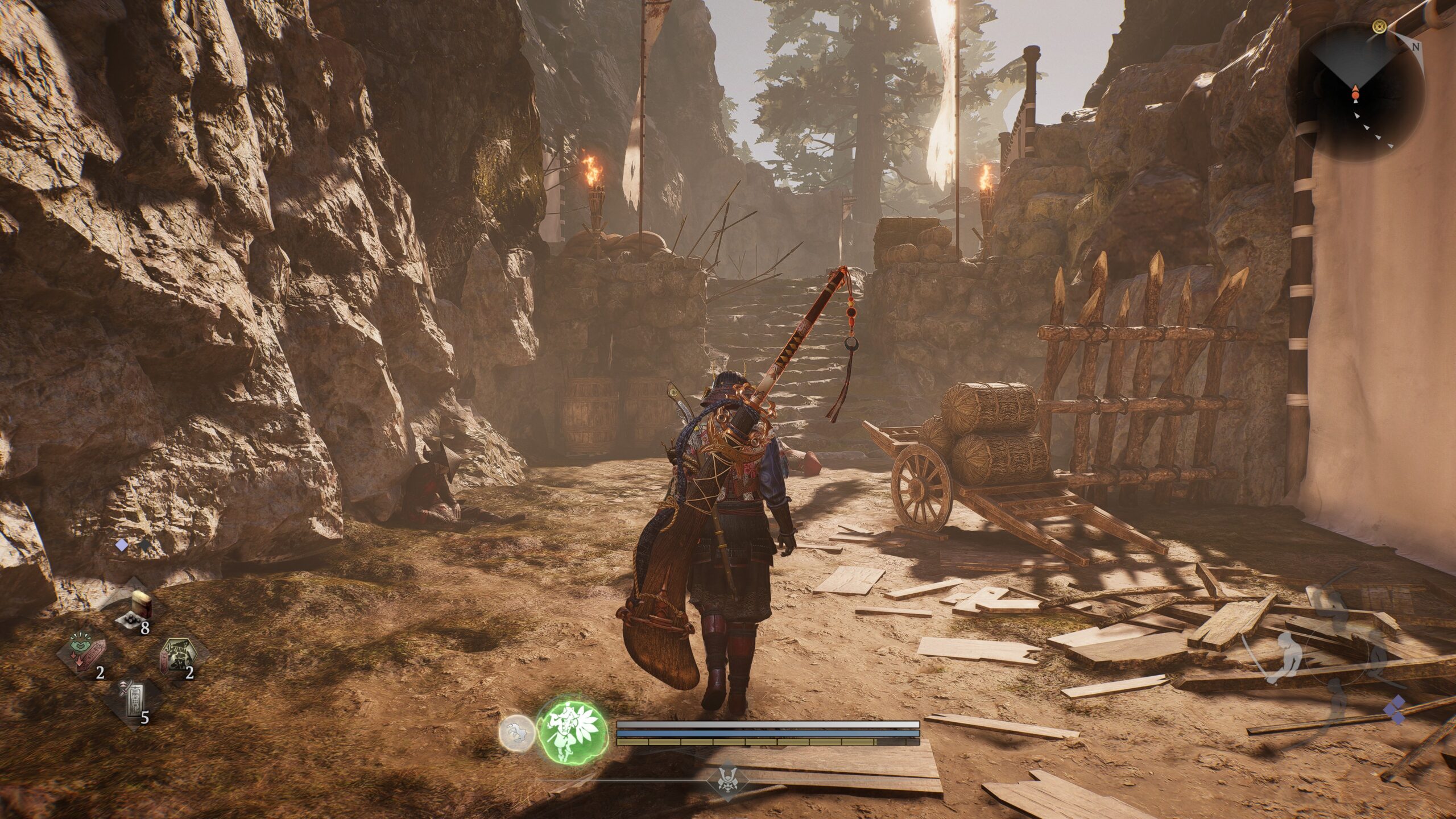Click the white health bar above the stamina gauge
The image size is (1456, 819).
point(768,723)
